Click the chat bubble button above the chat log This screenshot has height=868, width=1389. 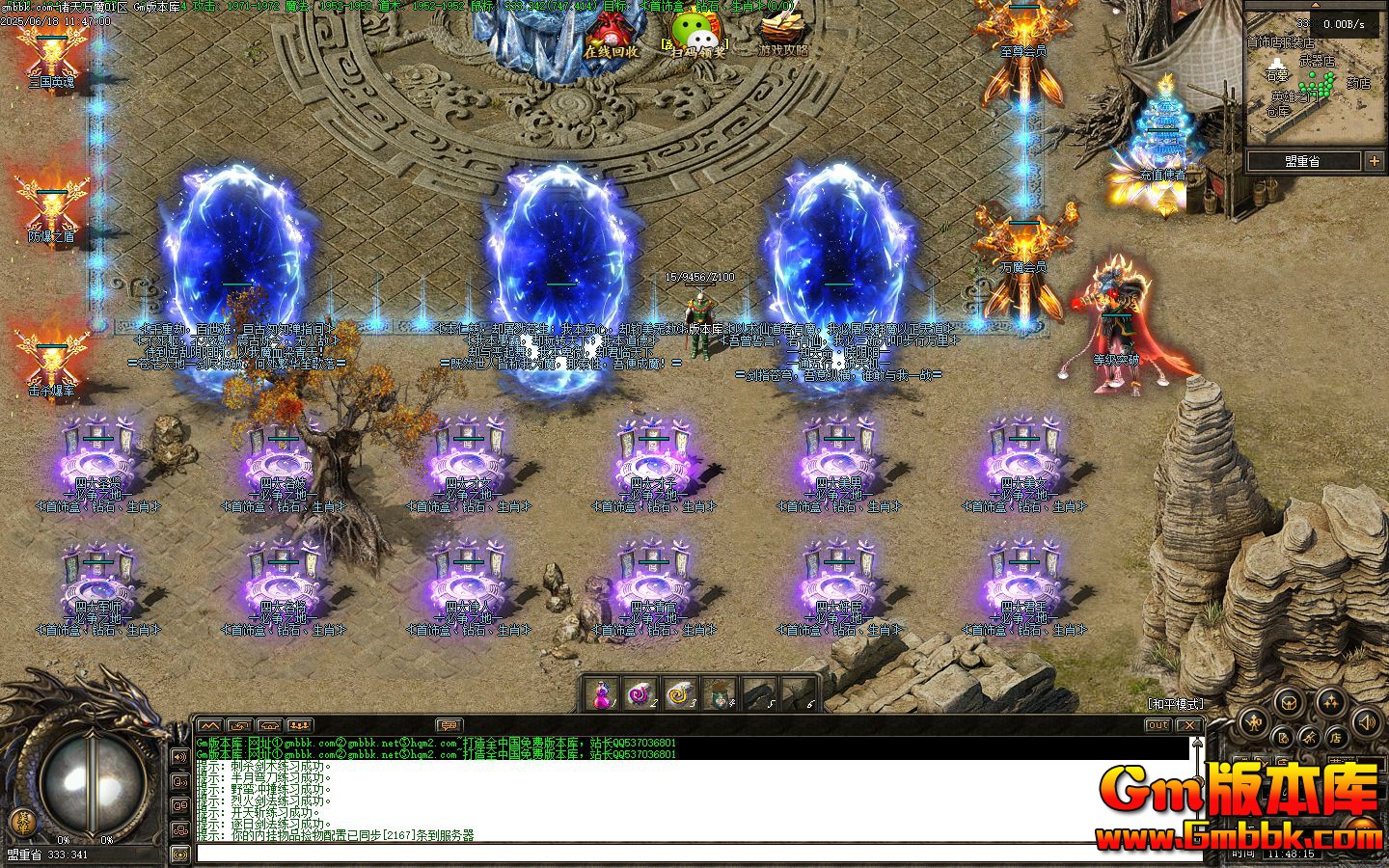(x=449, y=725)
